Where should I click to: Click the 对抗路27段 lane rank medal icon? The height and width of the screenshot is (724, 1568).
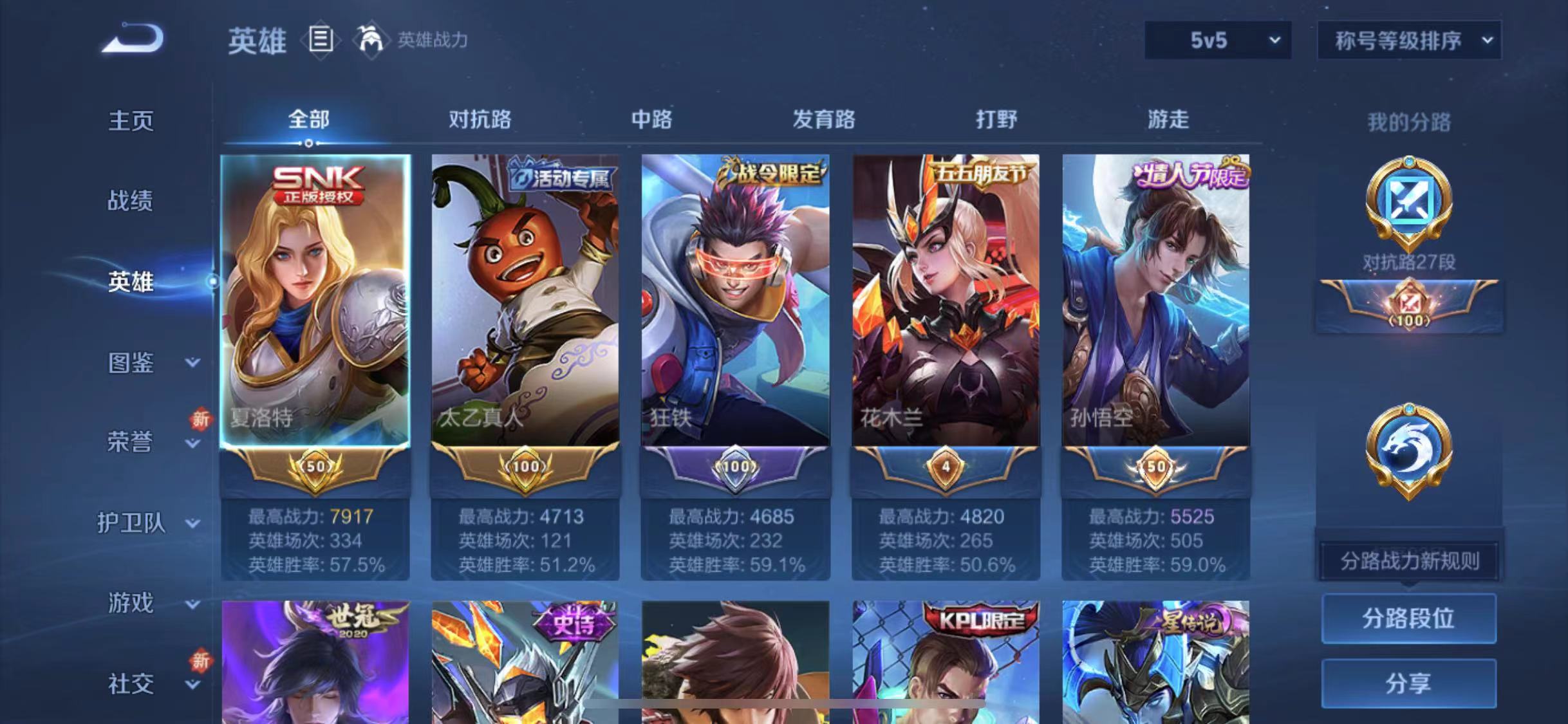click(x=1410, y=212)
